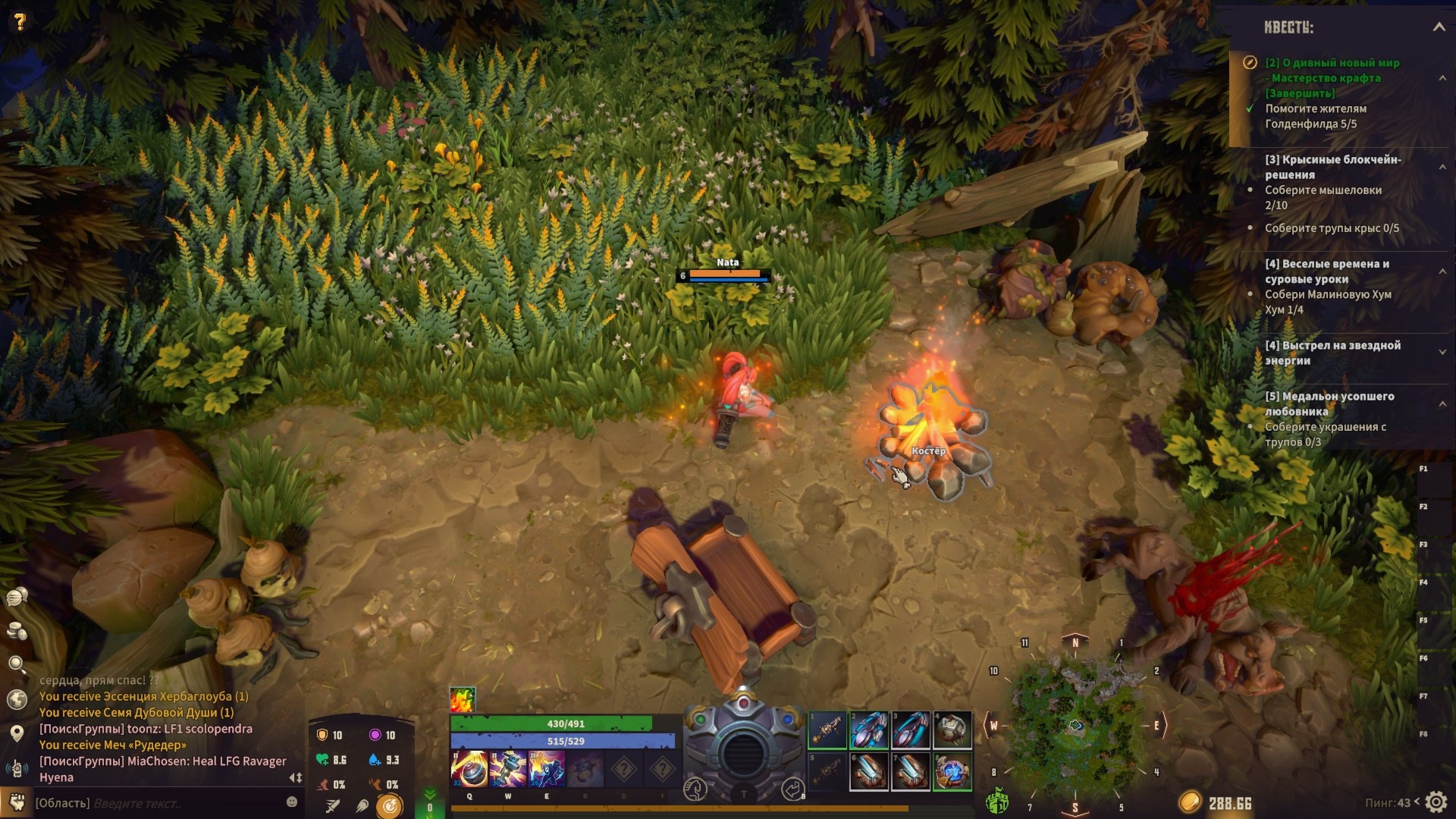This screenshot has width=1456, height=819.
Task: Activate the Q bomb ability
Action: (x=469, y=769)
